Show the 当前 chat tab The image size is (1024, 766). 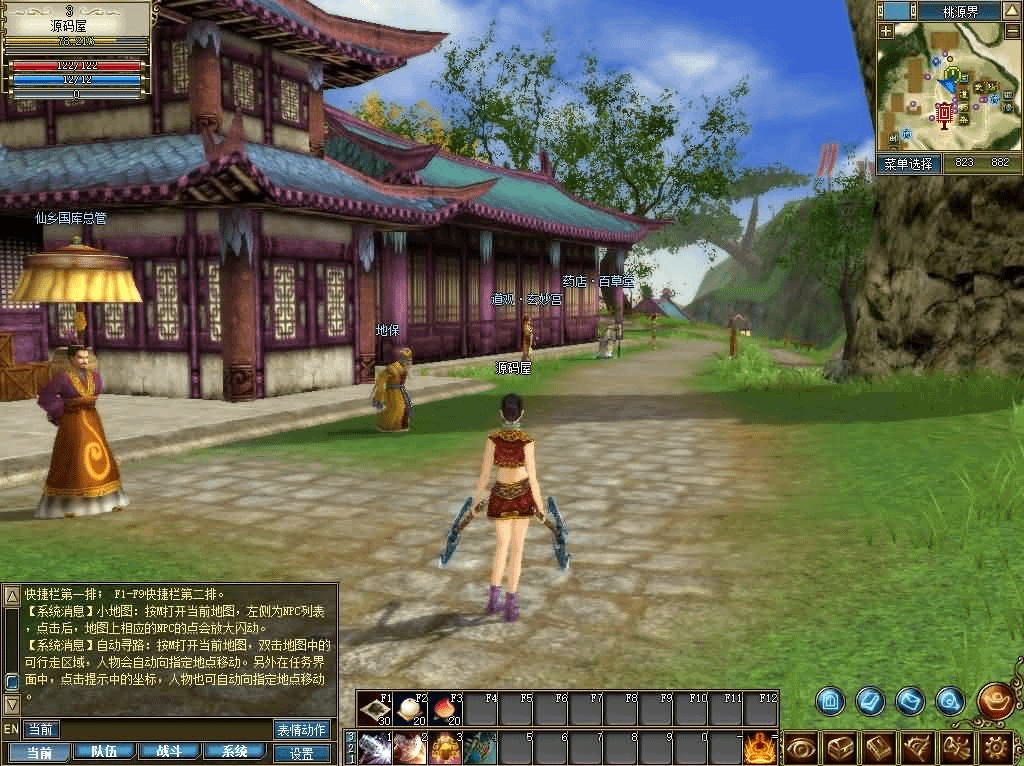coord(41,752)
